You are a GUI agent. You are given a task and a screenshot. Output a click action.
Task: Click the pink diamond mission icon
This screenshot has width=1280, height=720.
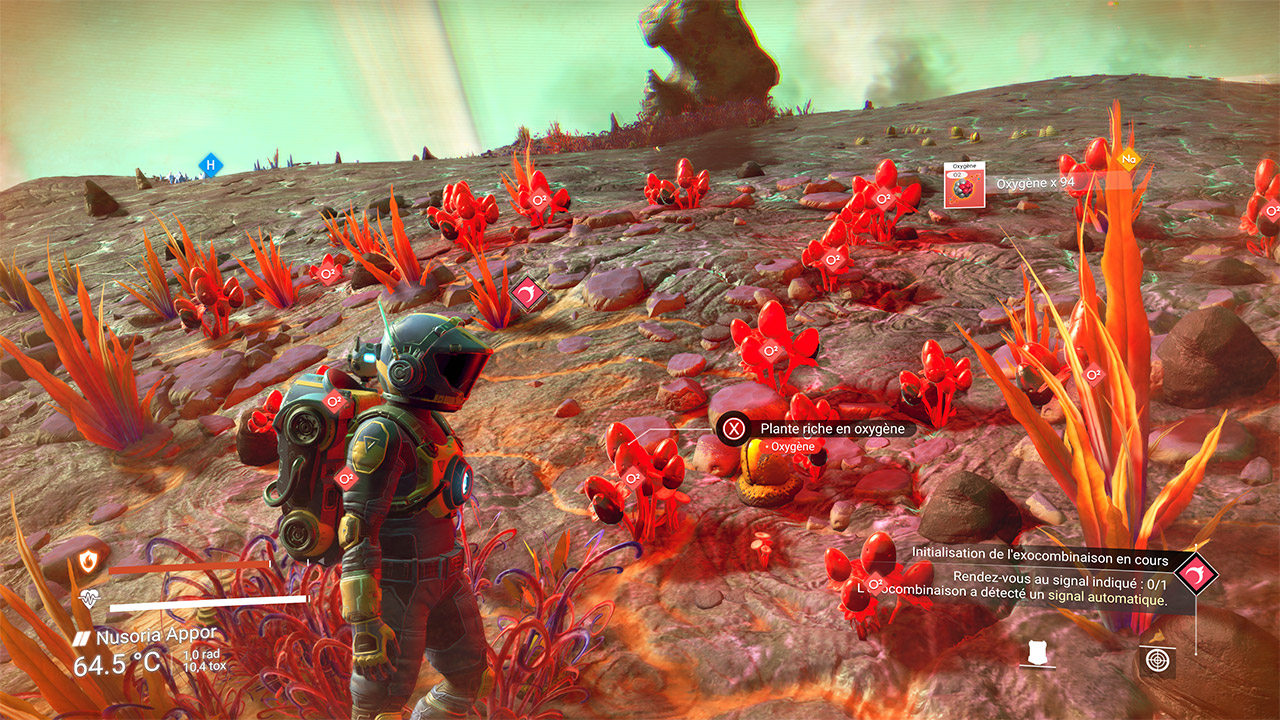coord(1196,575)
